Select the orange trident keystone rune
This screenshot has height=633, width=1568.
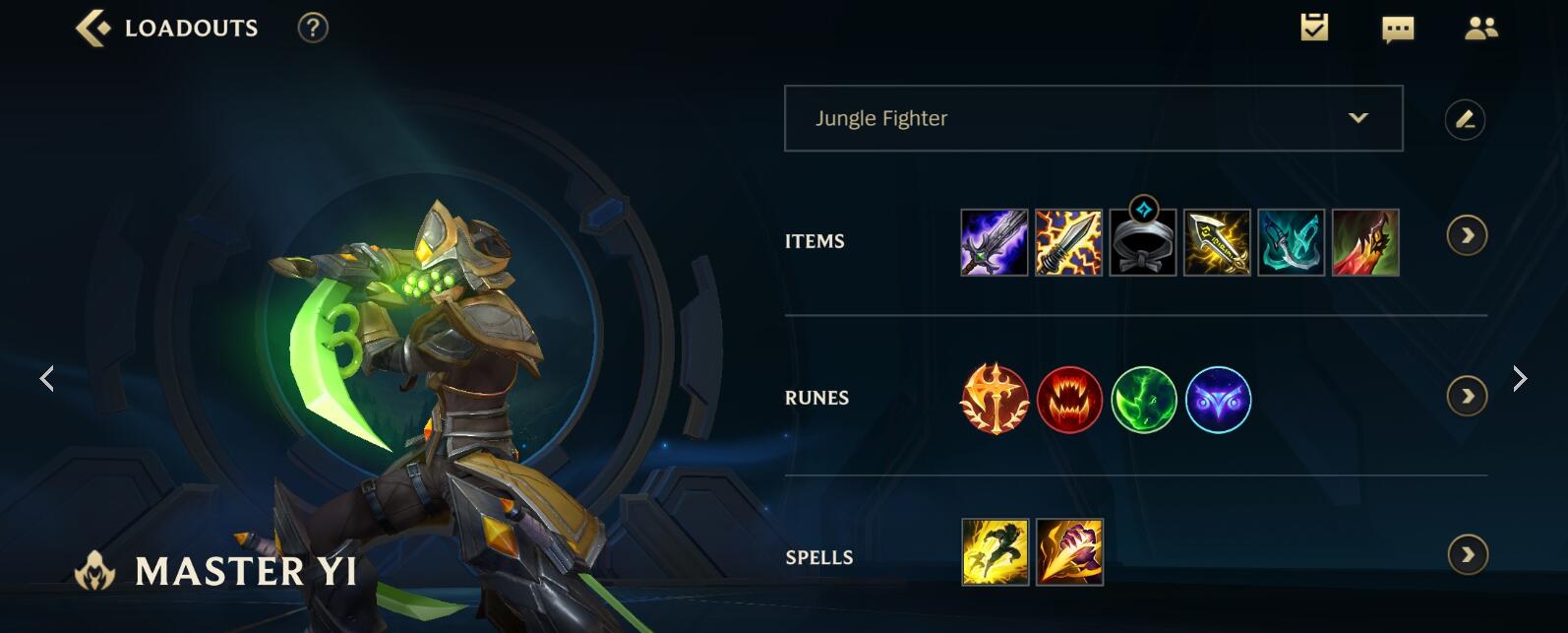995,400
